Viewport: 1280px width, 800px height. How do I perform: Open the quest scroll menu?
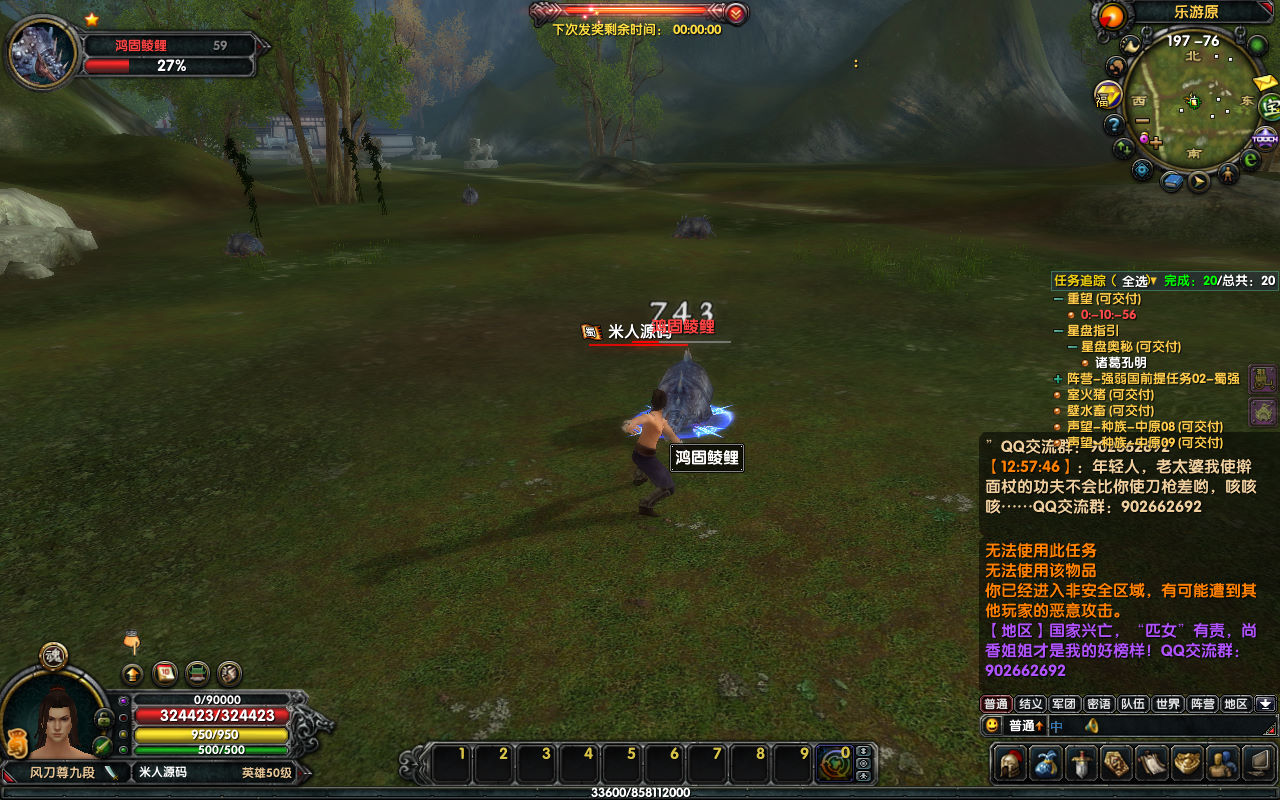(x=1152, y=764)
